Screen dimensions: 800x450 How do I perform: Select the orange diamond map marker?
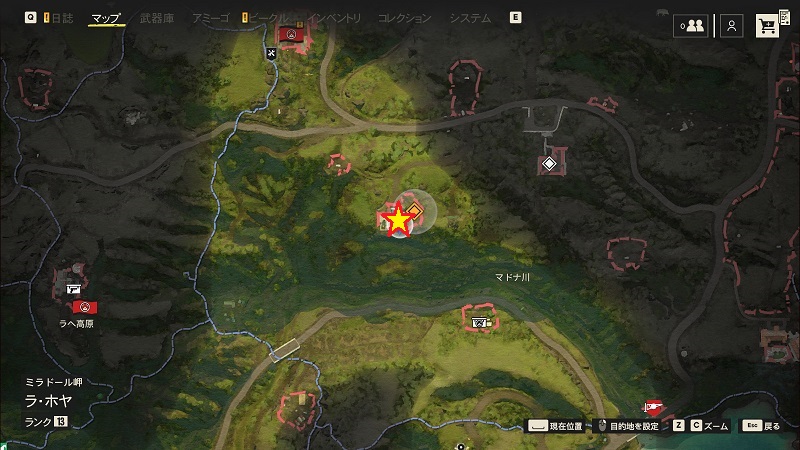coord(412,210)
